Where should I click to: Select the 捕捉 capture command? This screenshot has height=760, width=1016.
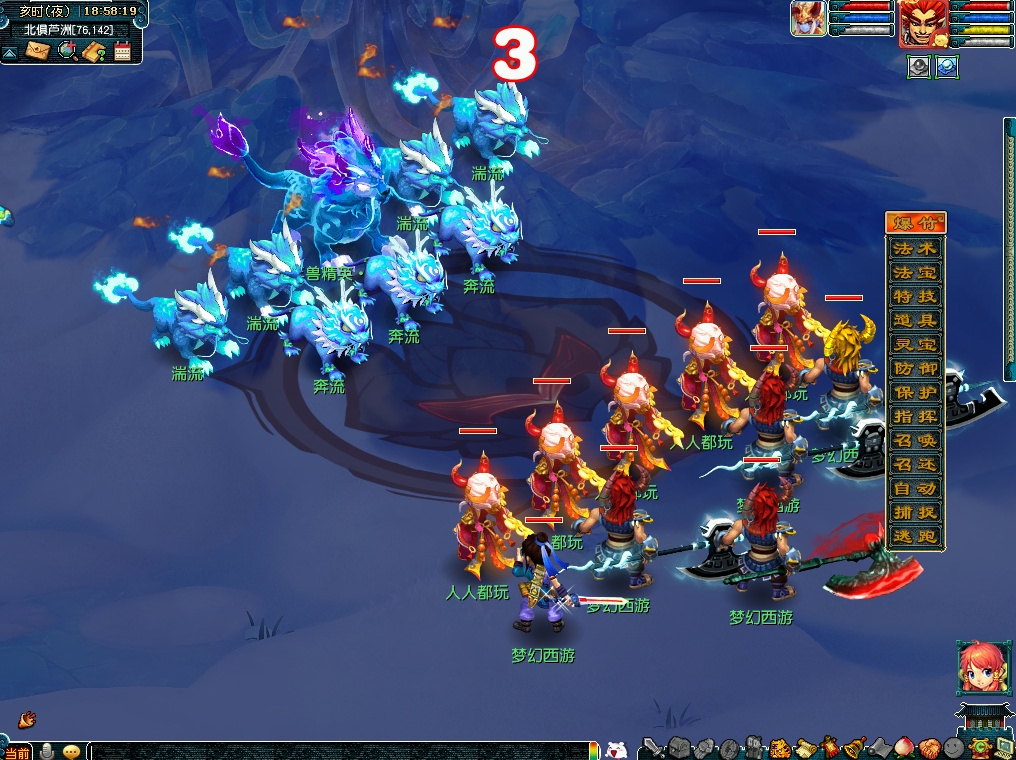(x=915, y=513)
